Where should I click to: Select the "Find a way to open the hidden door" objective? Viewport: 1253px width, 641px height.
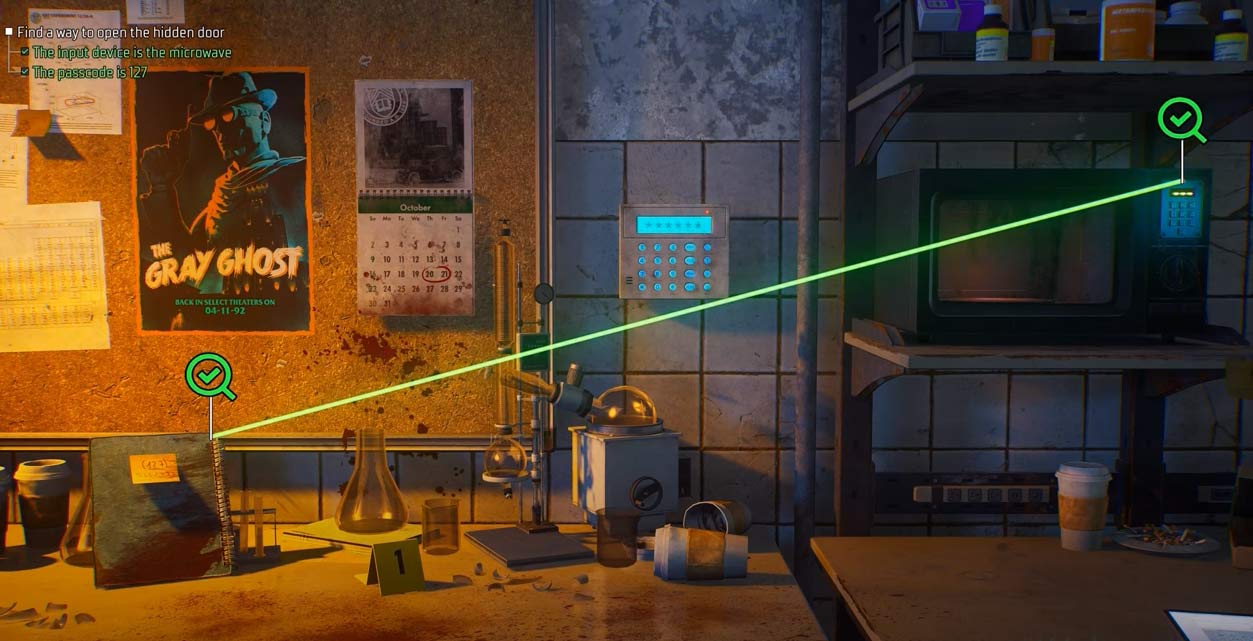[x=120, y=33]
